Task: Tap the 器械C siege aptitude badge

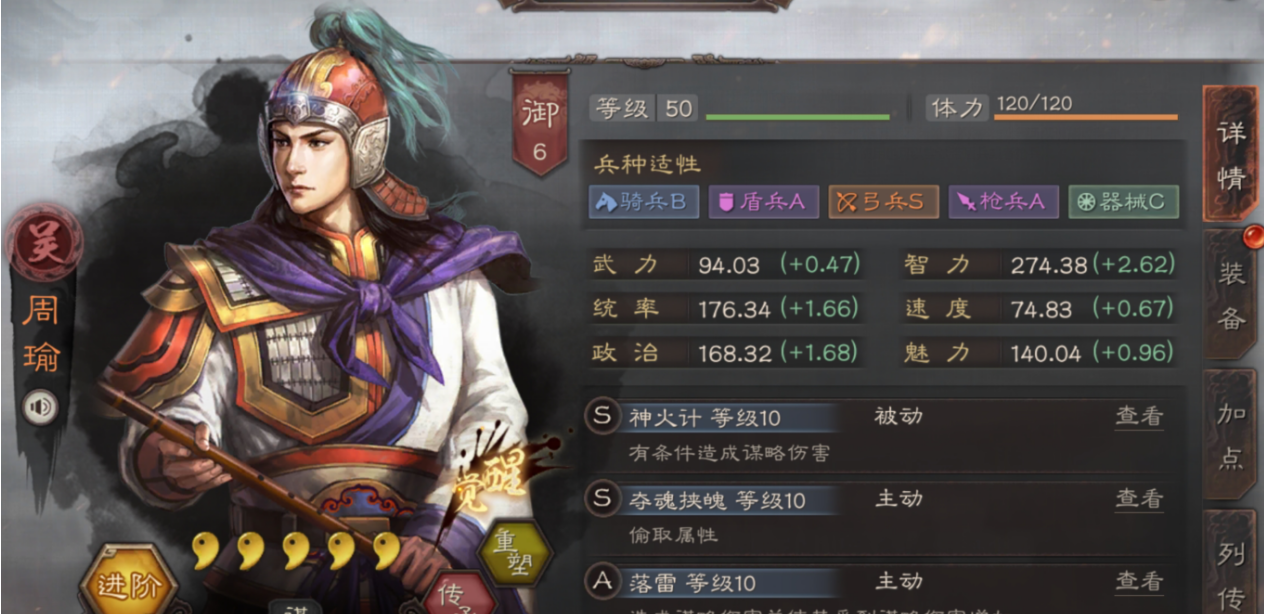Action: click(x=1122, y=202)
